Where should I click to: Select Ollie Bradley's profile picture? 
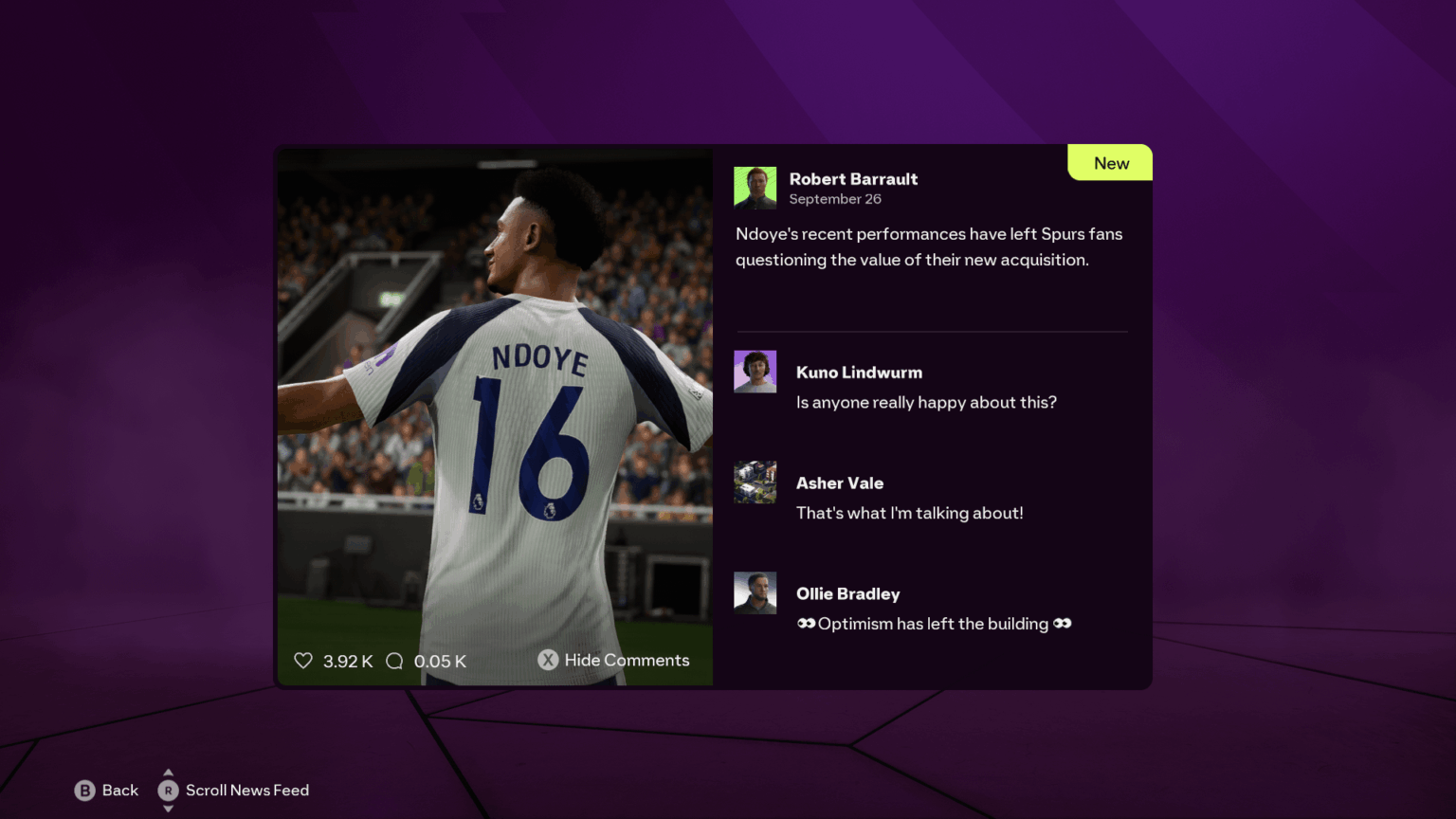click(x=755, y=591)
